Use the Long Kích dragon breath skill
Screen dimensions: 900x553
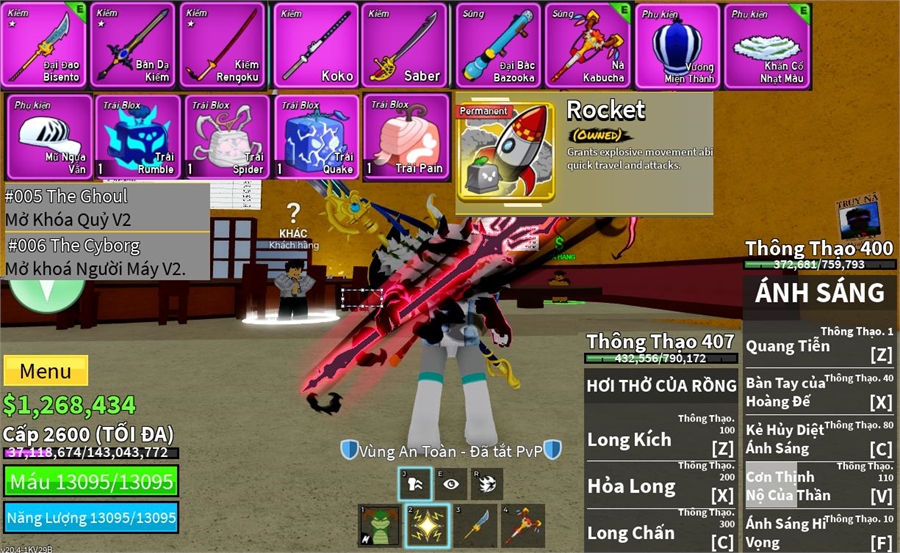tap(661, 439)
